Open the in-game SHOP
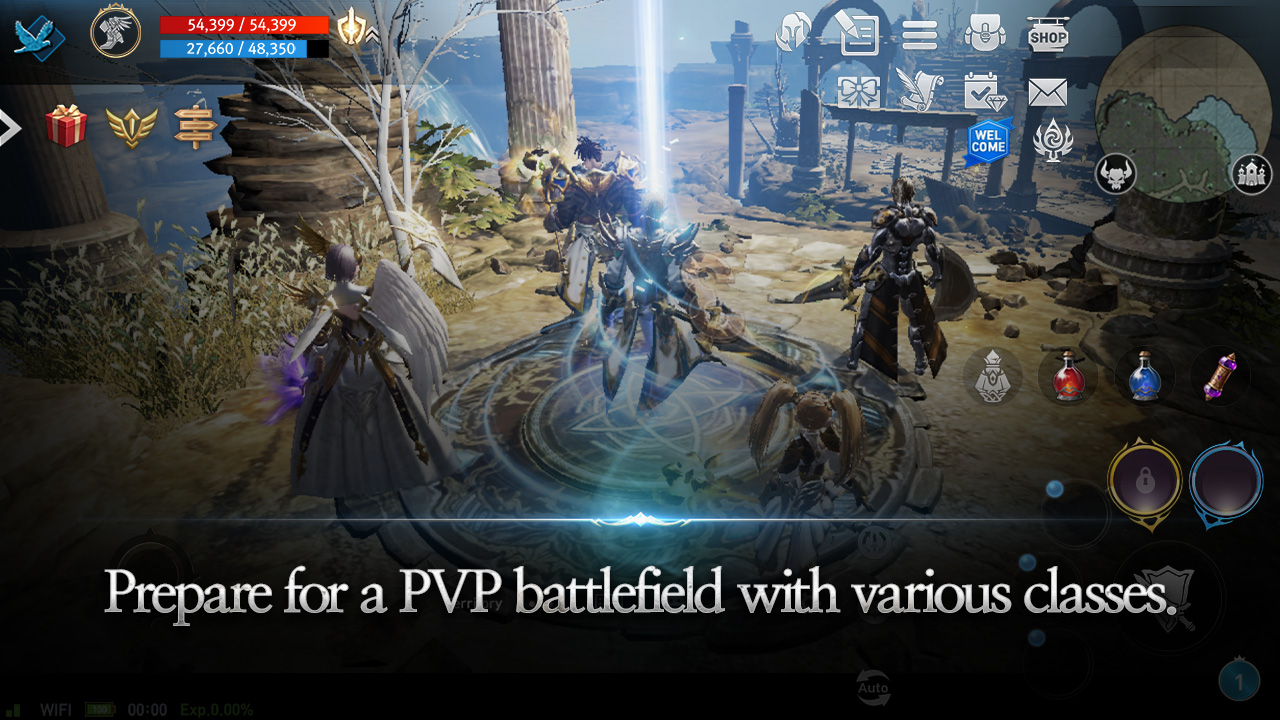 [x=1049, y=35]
